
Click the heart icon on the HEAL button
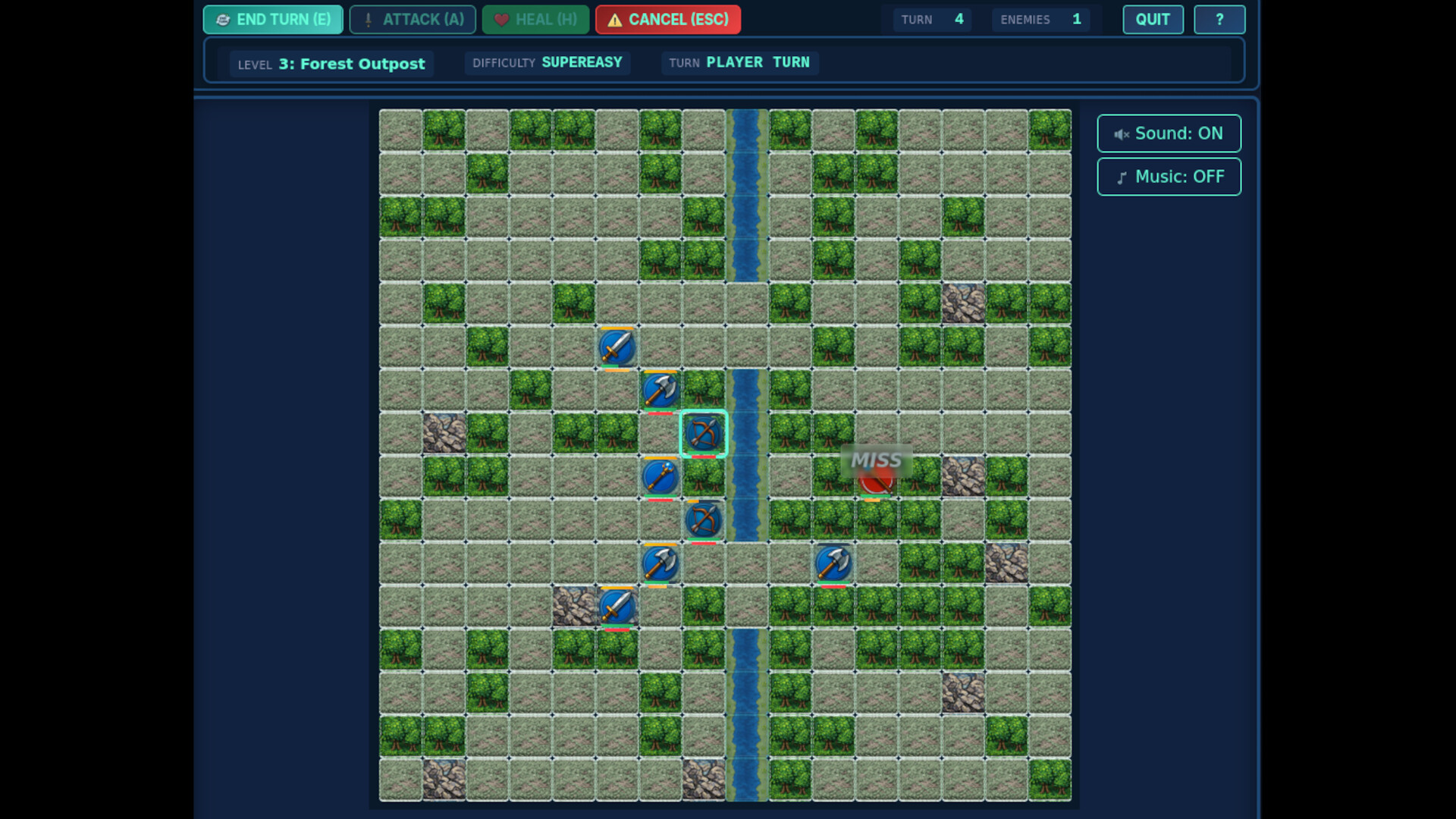500,20
